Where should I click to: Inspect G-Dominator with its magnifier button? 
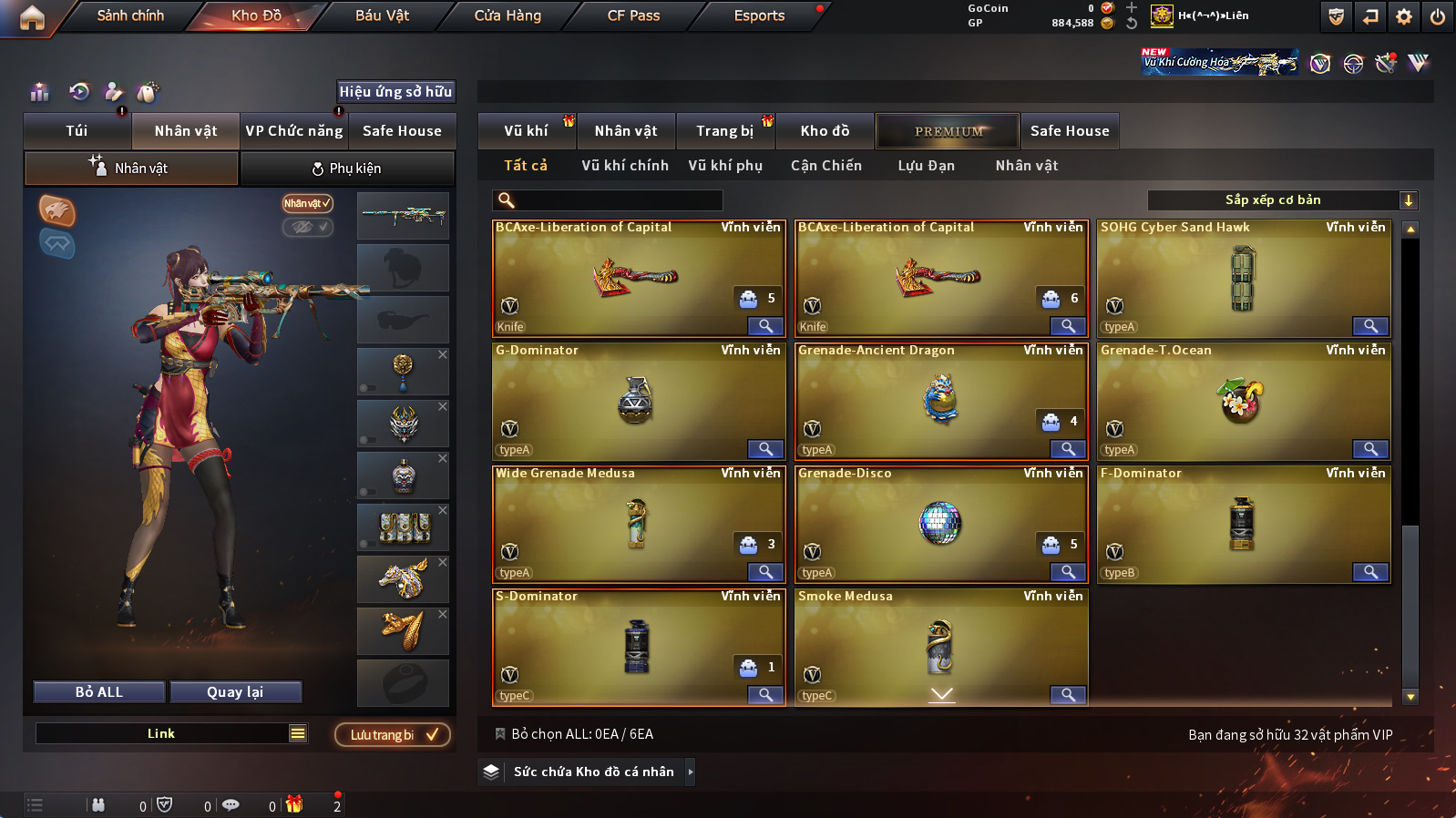pos(765,449)
